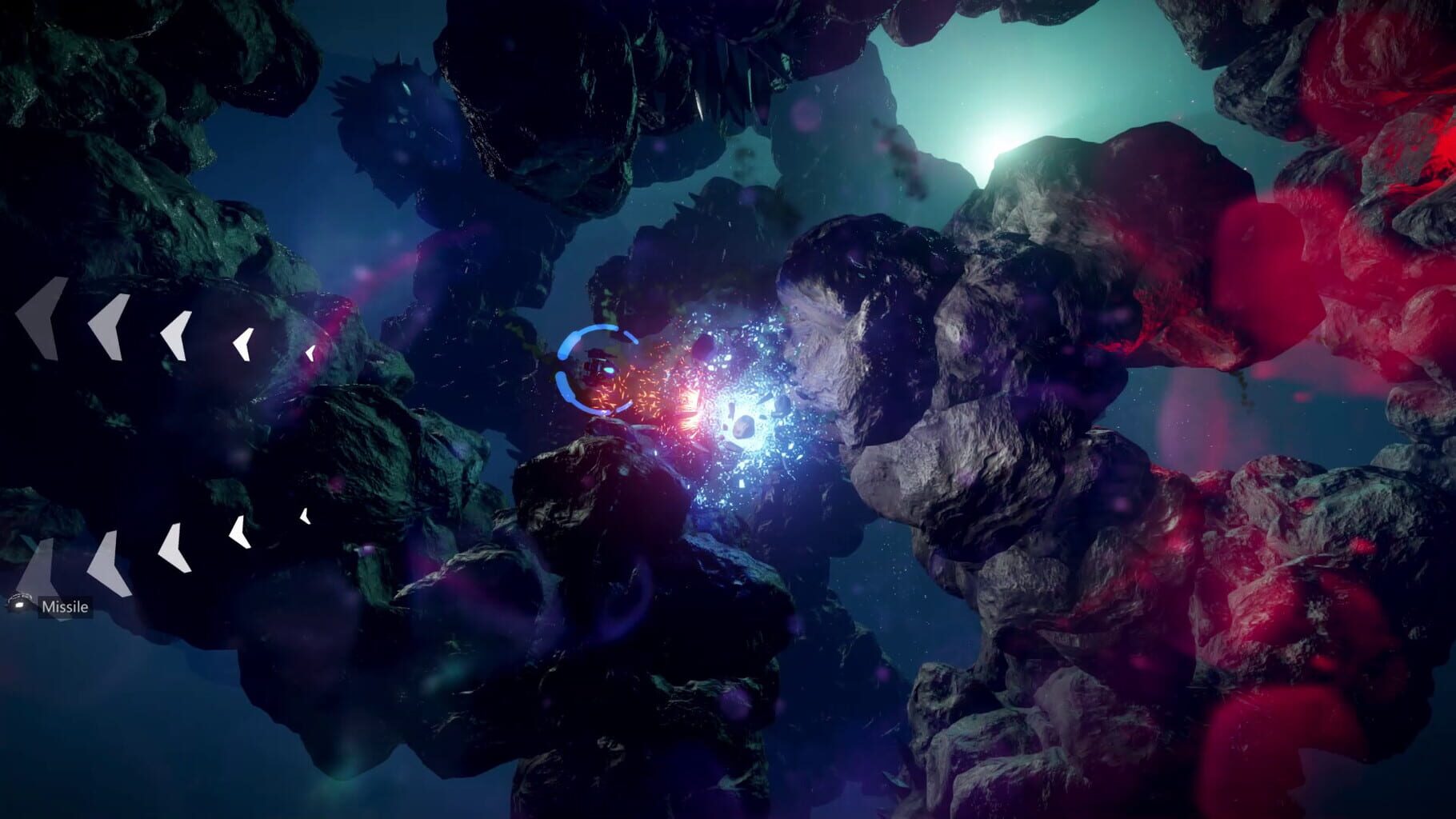Open the weapon selection menu via Missile label

64,608
